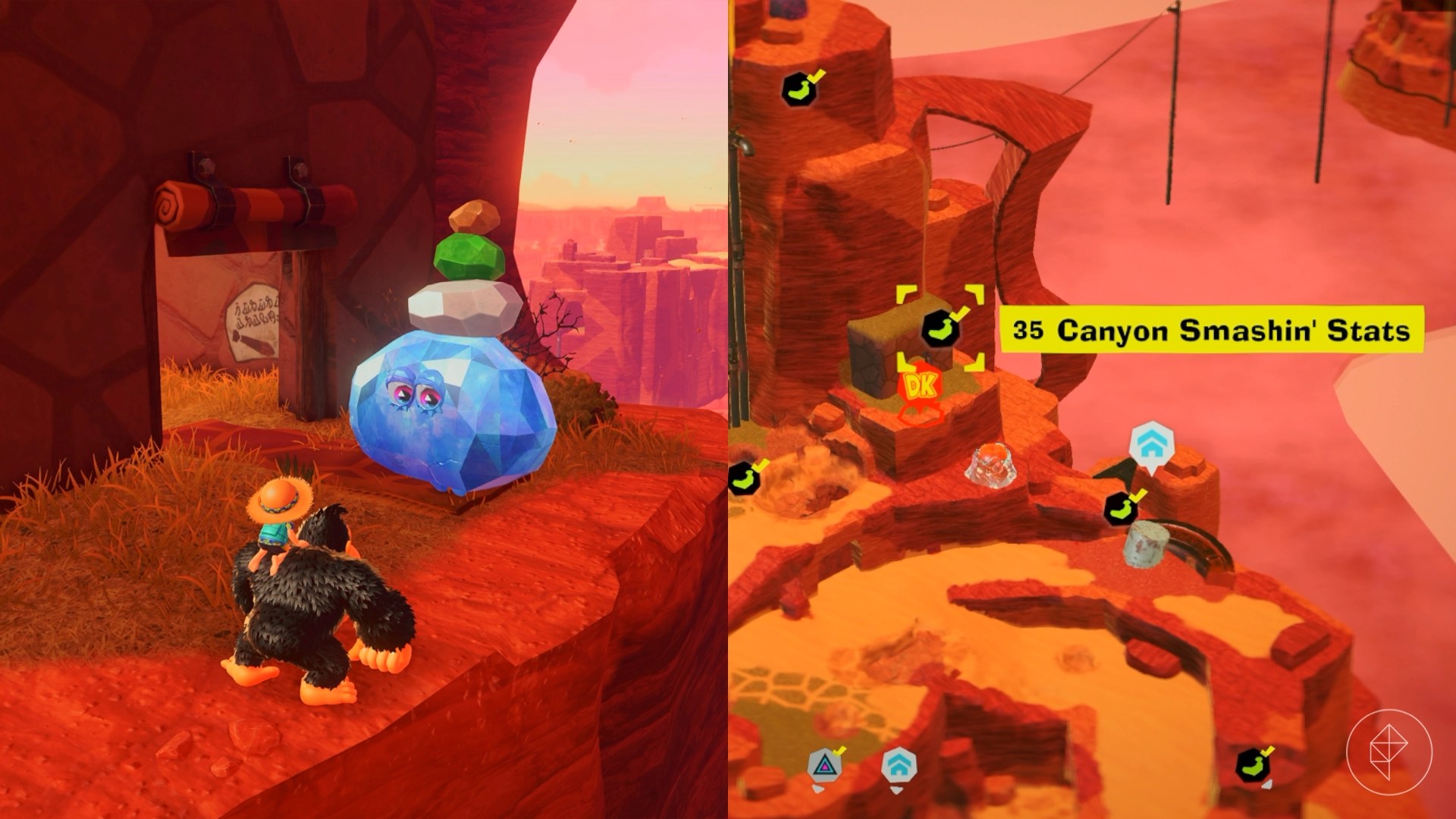
Task: Select the banana marker inside yellow brackets
Action: point(940,328)
